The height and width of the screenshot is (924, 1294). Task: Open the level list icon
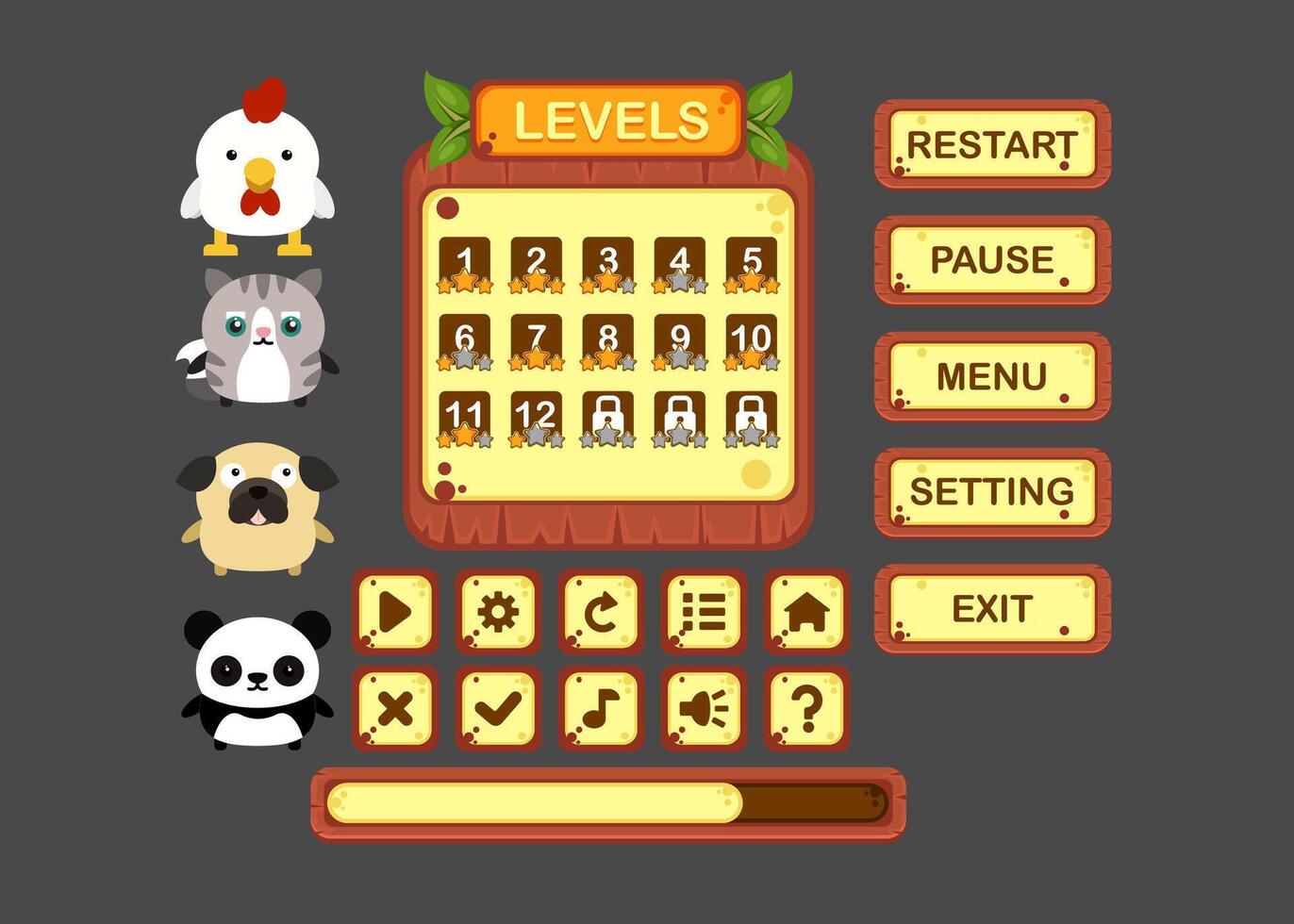(x=705, y=614)
